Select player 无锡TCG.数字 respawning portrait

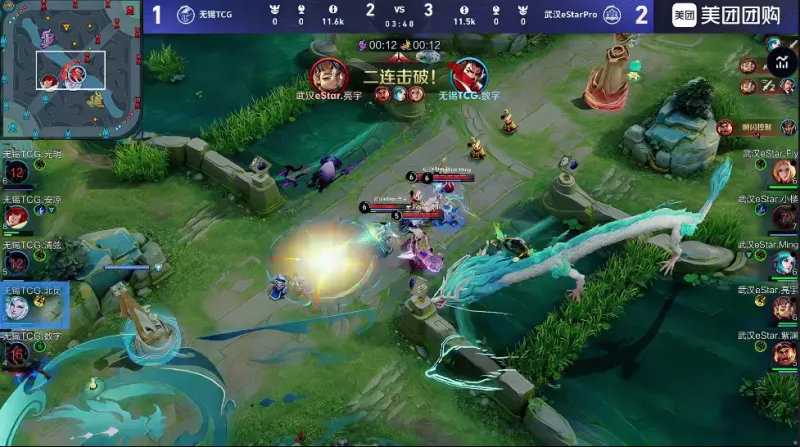[x=16, y=354]
